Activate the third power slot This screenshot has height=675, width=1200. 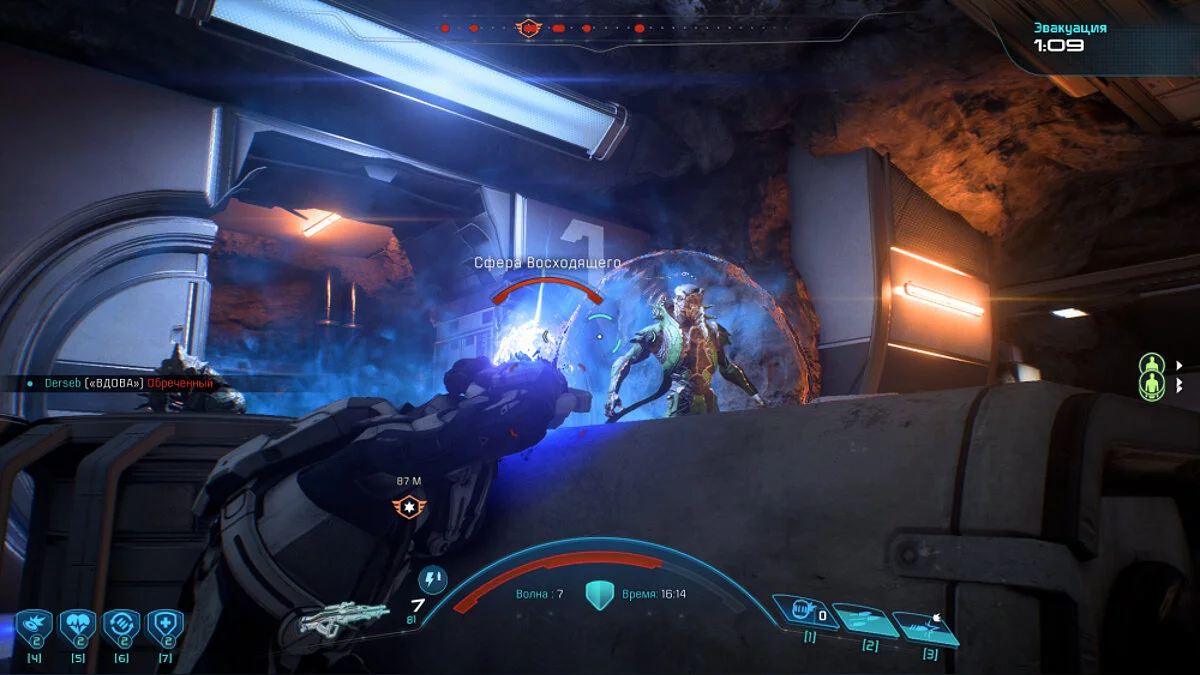pyautogui.click(x=926, y=628)
